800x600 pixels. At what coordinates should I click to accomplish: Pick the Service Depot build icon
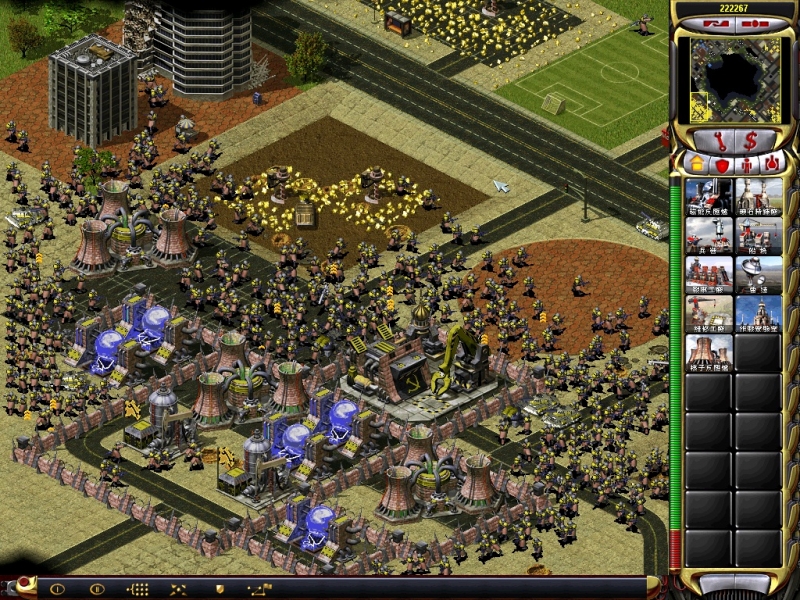point(709,314)
